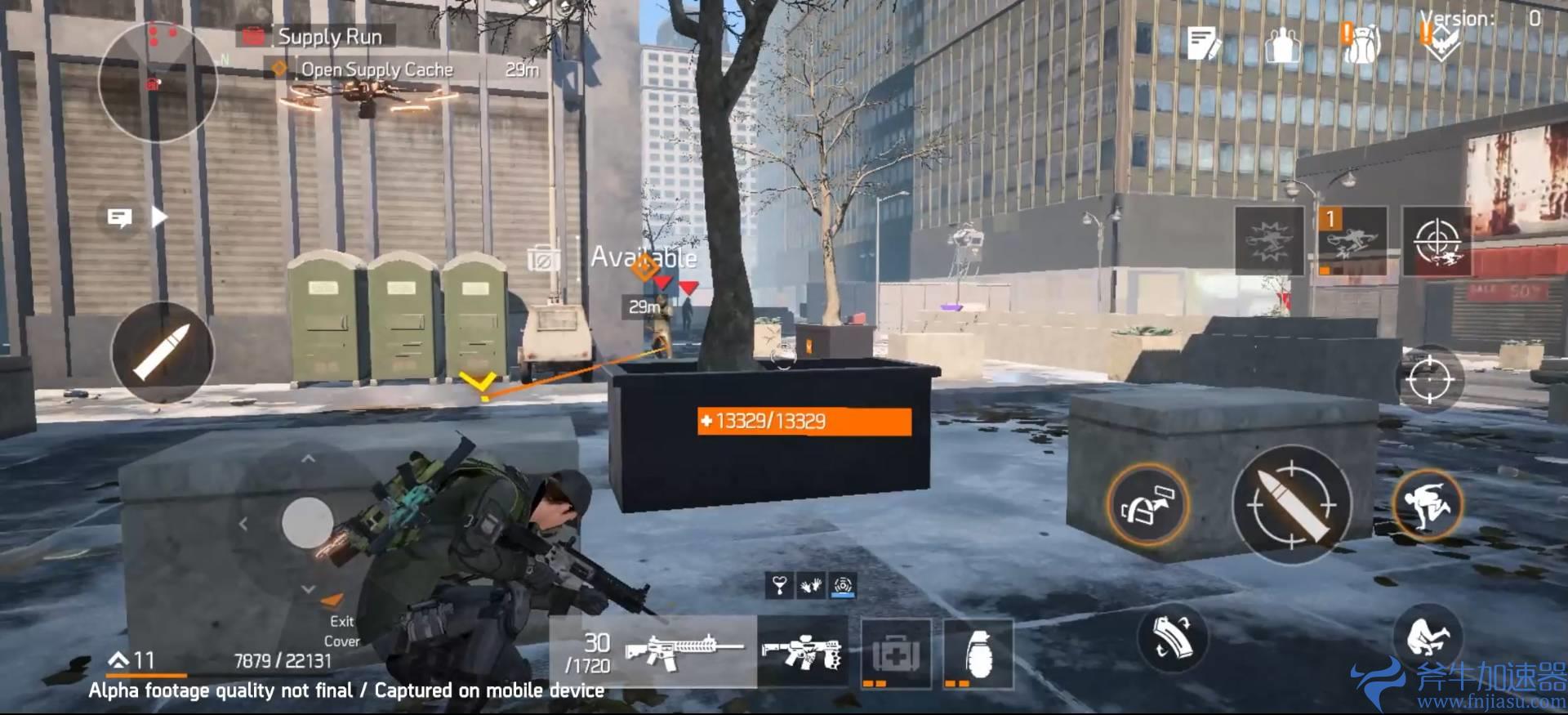The width and height of the screenshot is (1568, 715).
Task: Toggle the chat panel open
Action: coord(120,217)
